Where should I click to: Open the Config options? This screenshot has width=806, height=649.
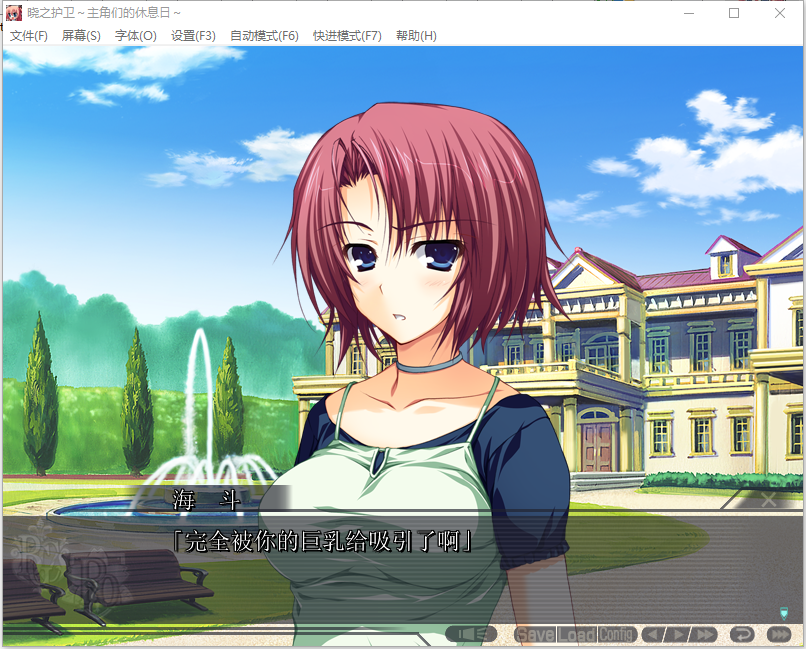(617, 635)
